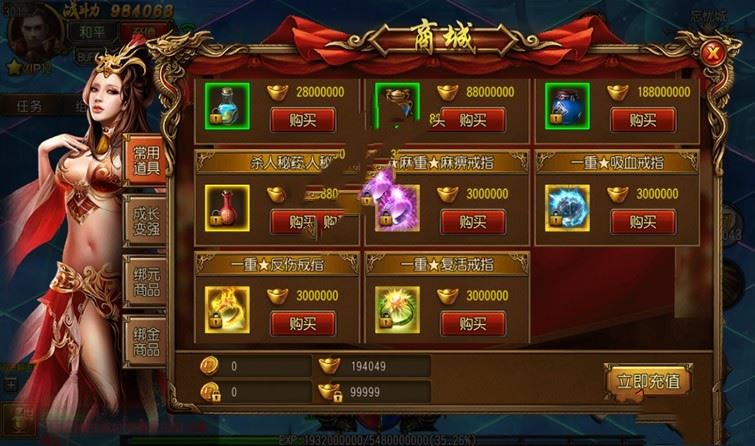Inspect the 复活戒指 green ring icon
This screenshot has height=446, width=755.
[x=395, y=309]
